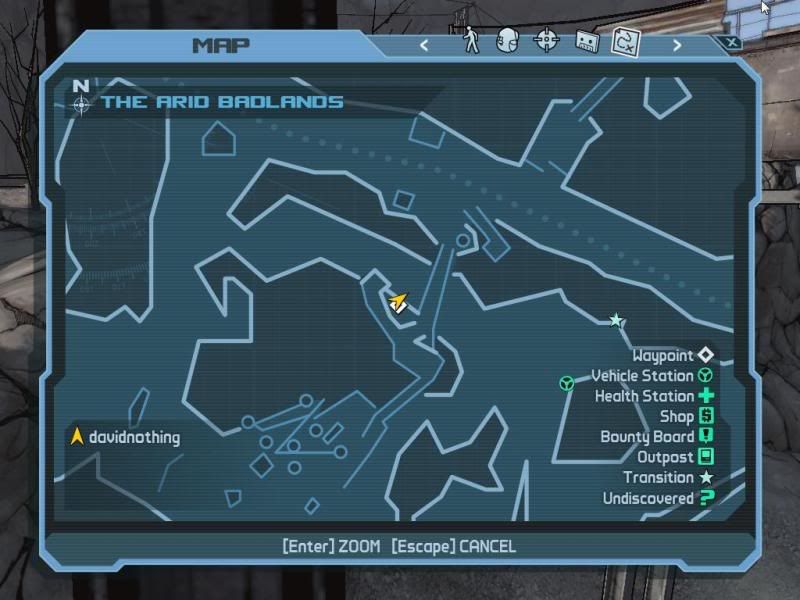The height and width of the screenshot is (600, 800).
Task: Select the Bounty Board legend entry
Action: pyautogui.click(x=657, y=437)
